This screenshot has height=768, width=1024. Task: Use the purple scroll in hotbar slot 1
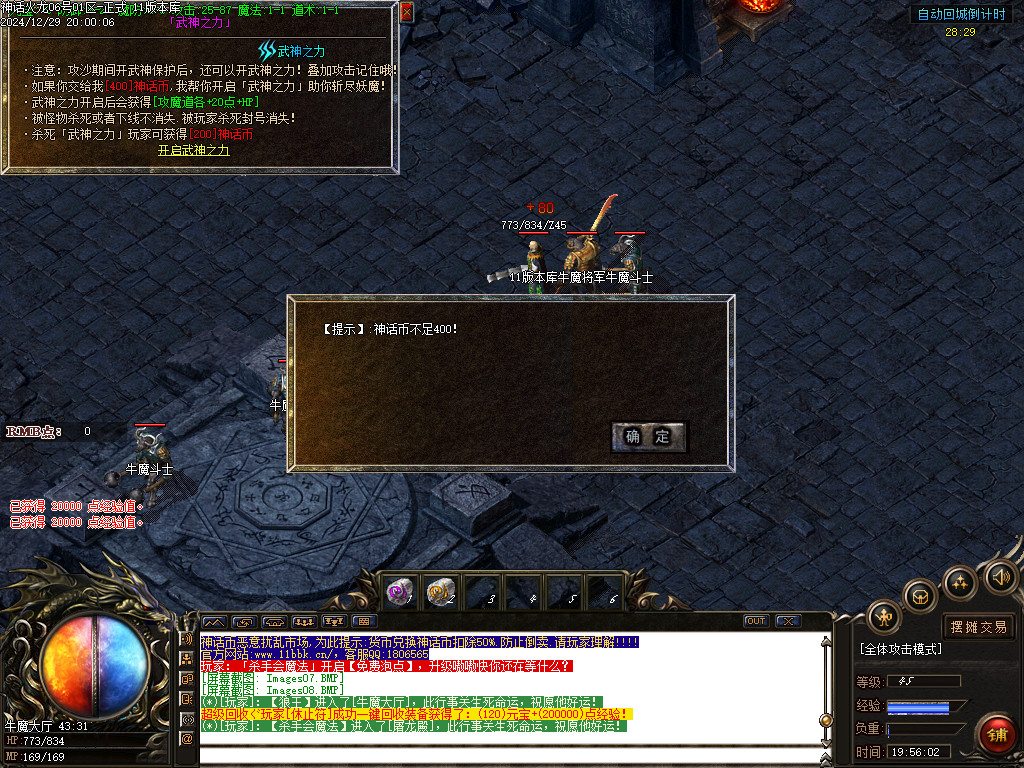click(401, 593)
